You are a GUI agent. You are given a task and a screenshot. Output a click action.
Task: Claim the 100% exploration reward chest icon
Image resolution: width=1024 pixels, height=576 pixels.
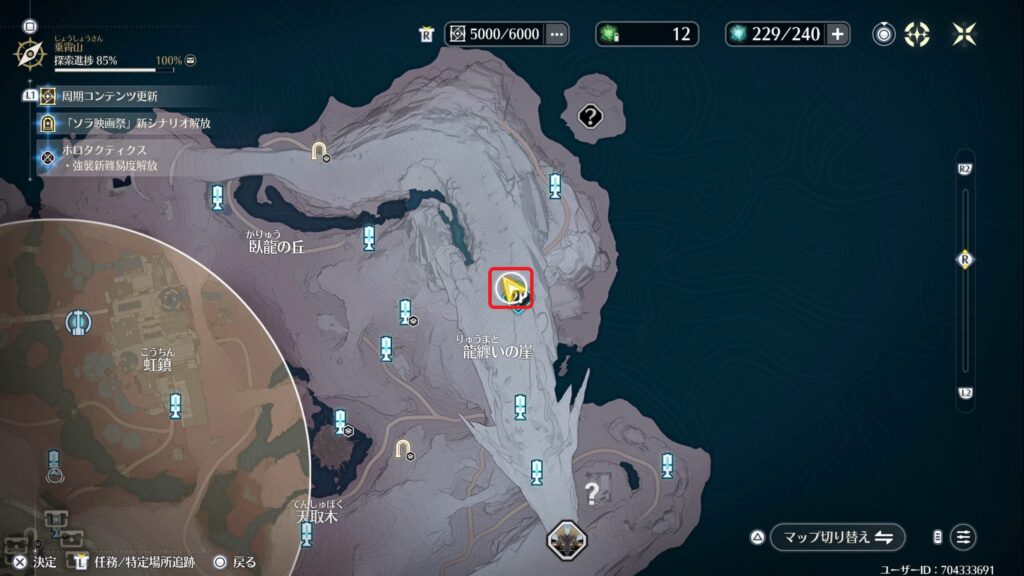point(190,61)
